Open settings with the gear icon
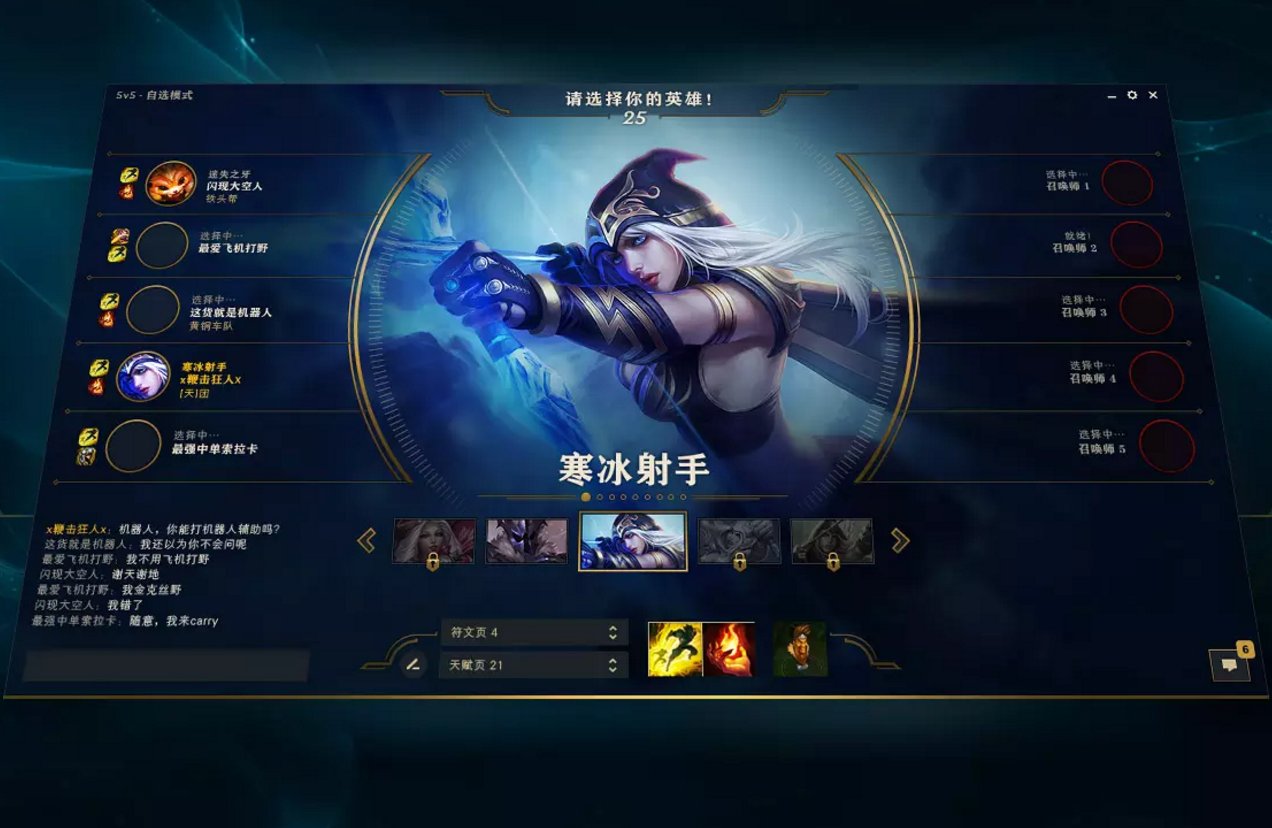This screenshot has height=828, width=1272. (x=1132, y=95)
